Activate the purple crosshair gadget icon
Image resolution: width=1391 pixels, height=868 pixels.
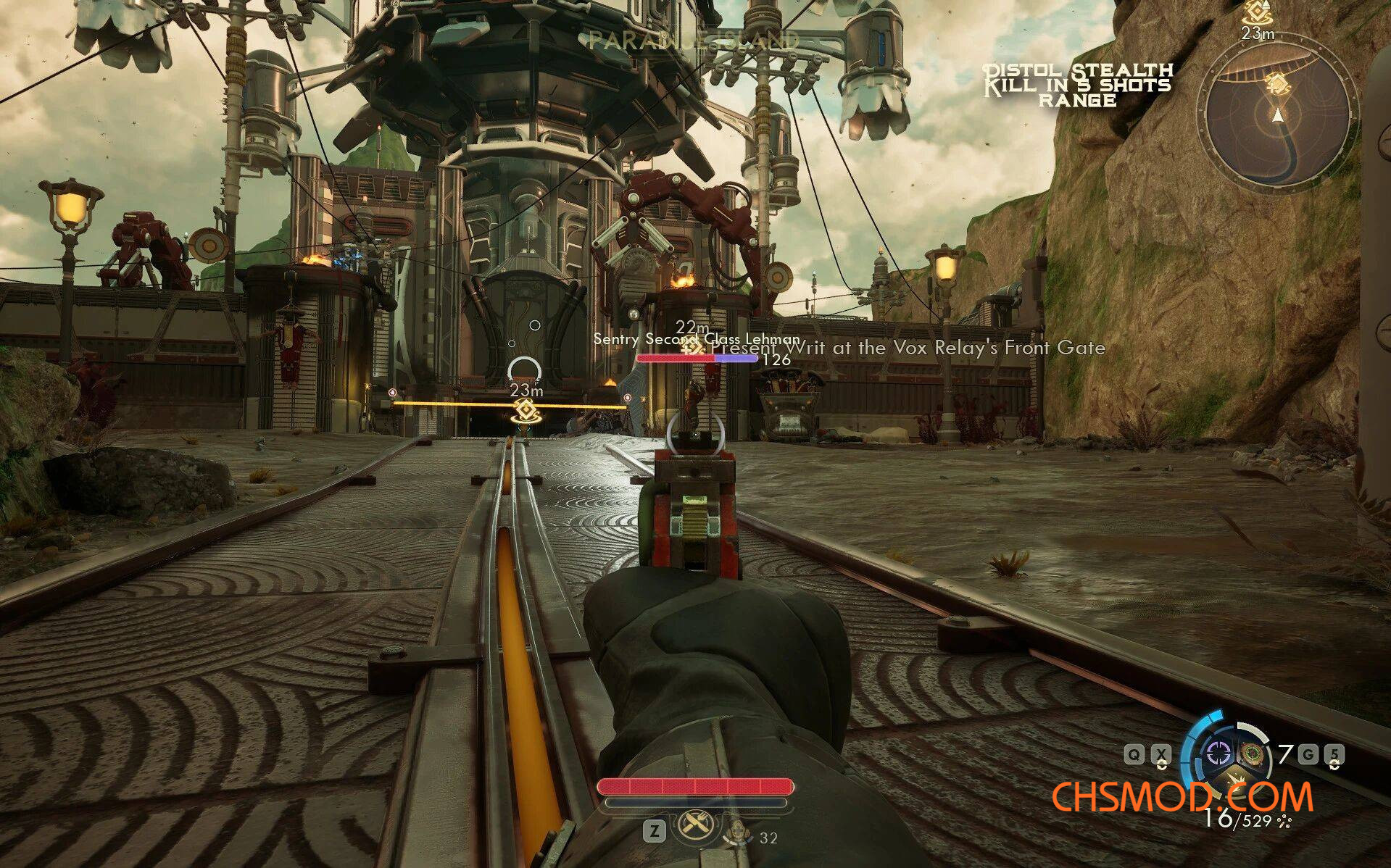1218,755
